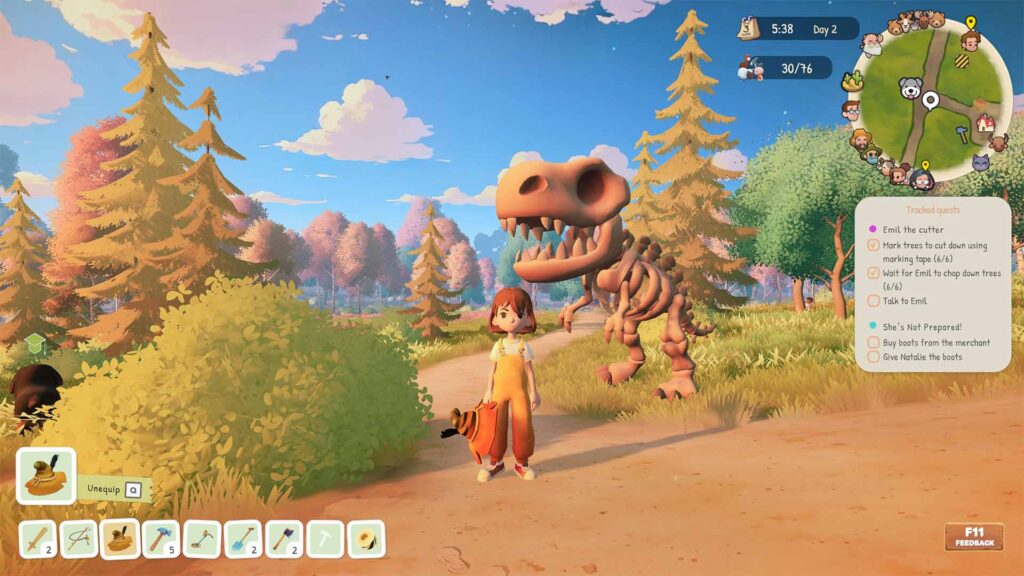Choose the blue hammer hotbar slot
This screenshot has width=1024, height=576.
[x=161, y=540]
